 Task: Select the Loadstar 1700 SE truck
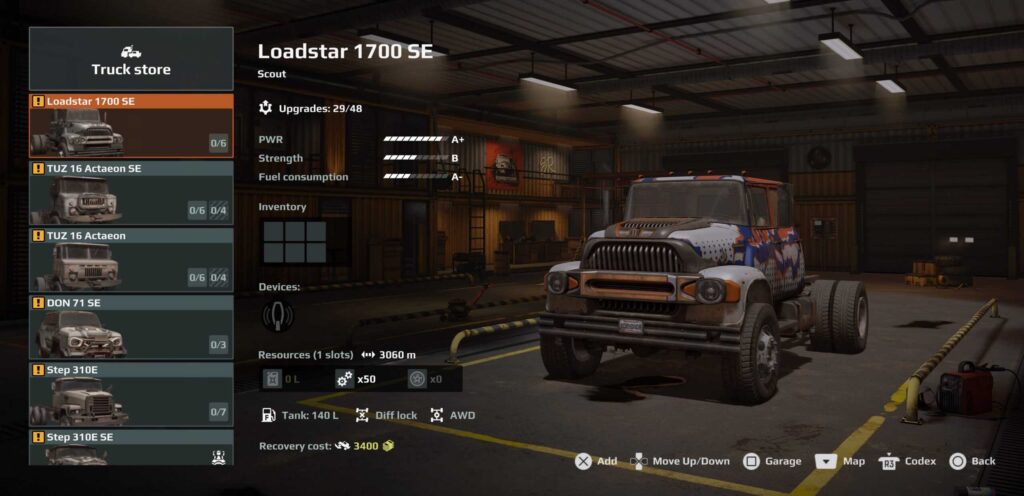(x=131, y=126)
